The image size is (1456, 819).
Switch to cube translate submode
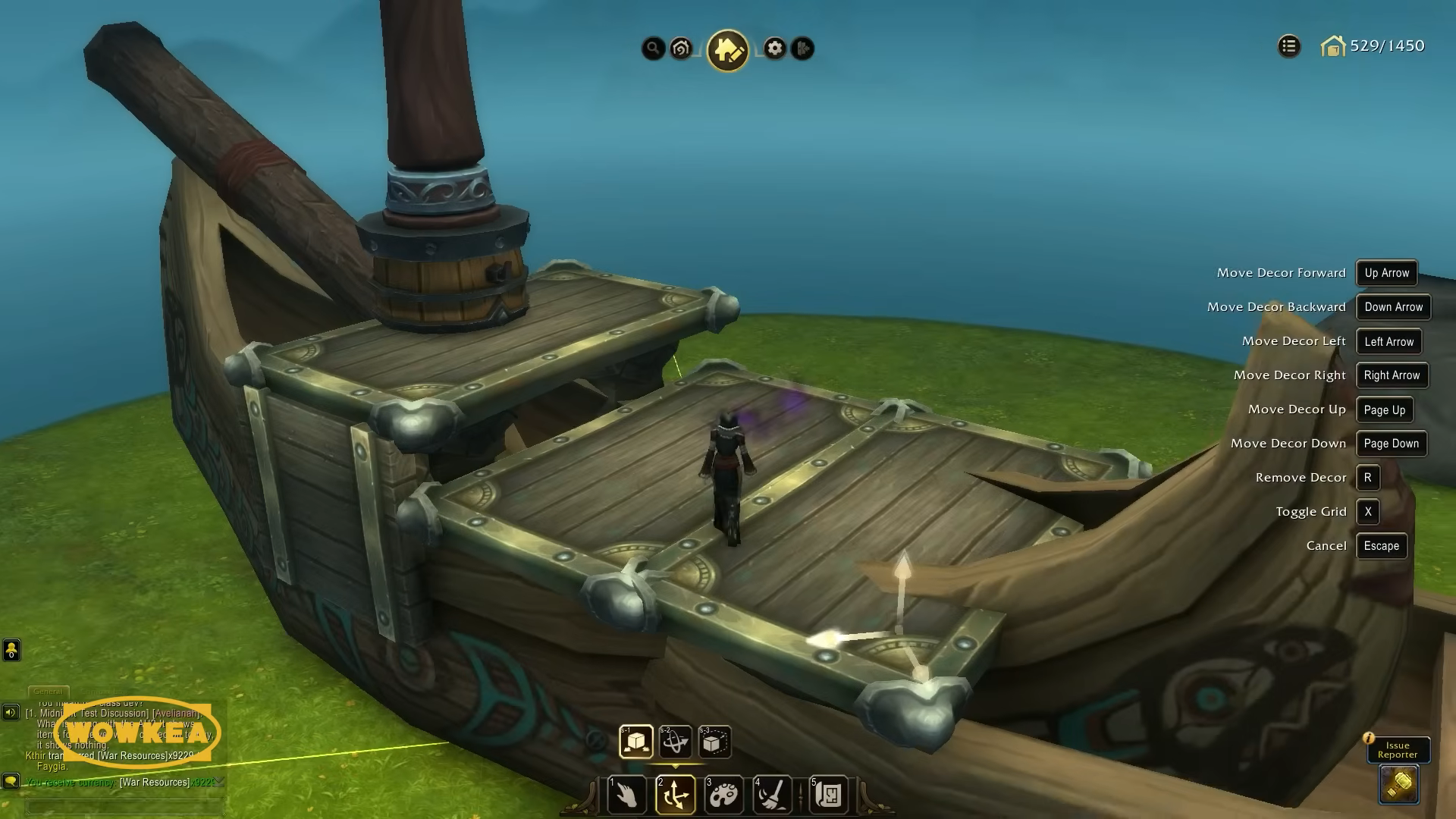pos(635,742)
